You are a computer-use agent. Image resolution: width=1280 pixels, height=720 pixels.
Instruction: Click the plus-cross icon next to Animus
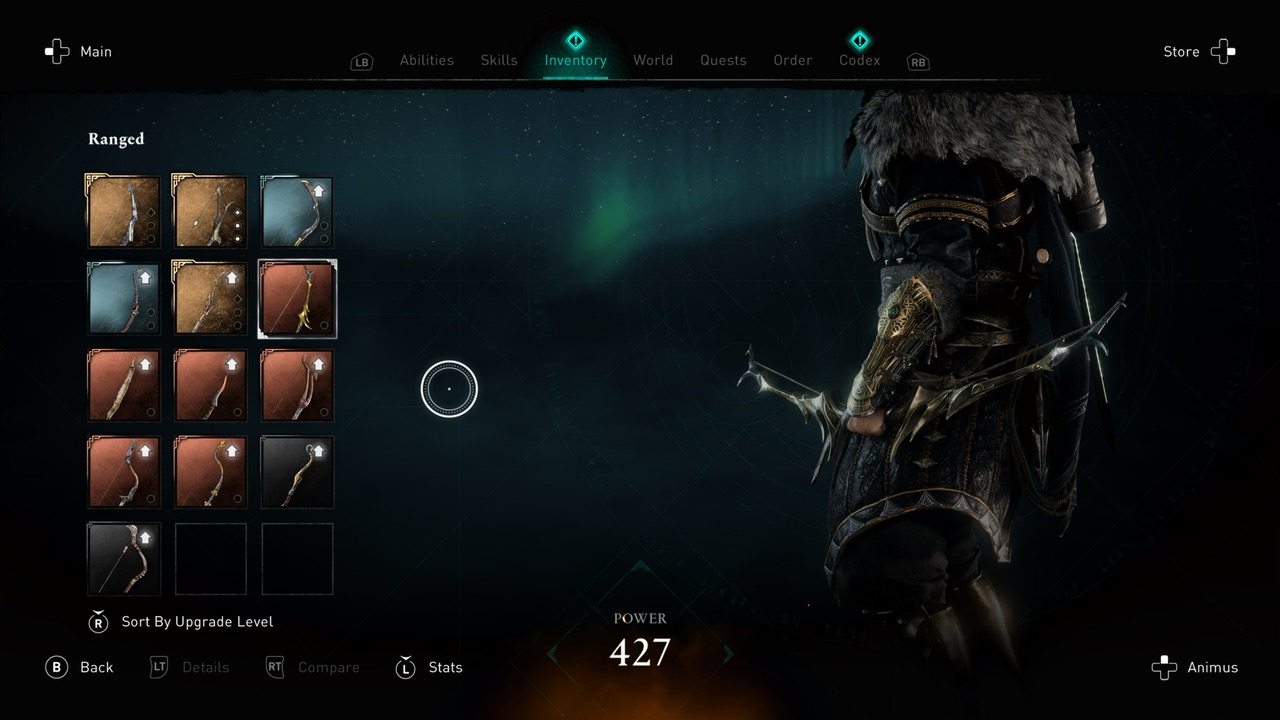[x=1165, y=667]
